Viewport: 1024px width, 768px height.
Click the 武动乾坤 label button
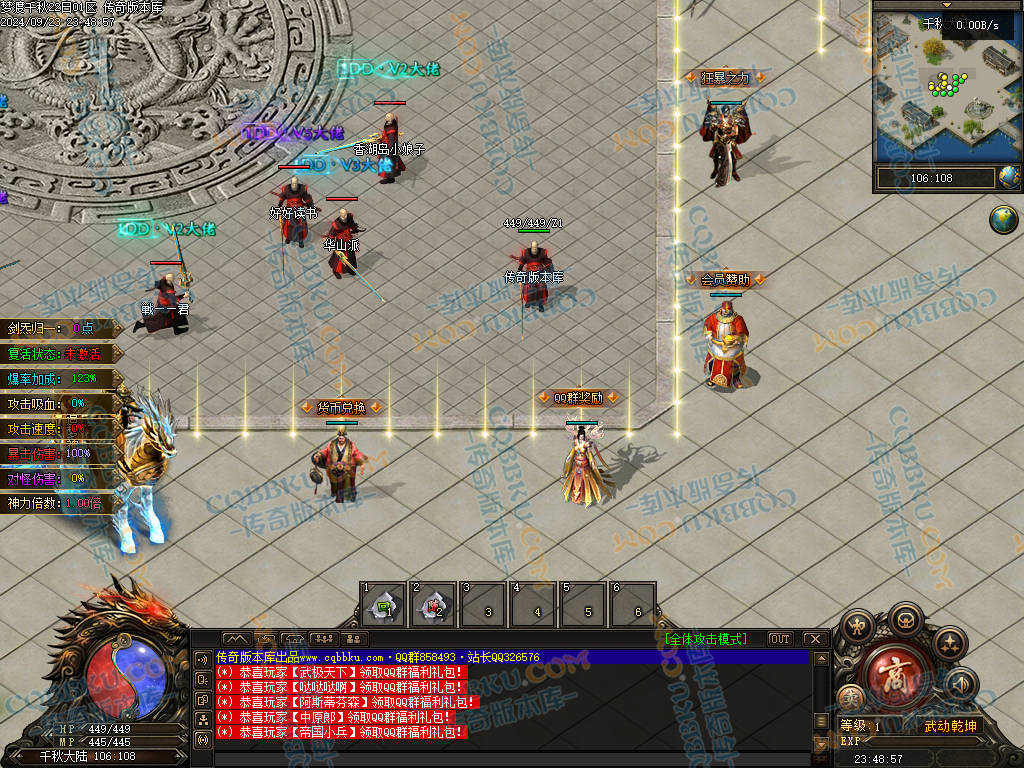click(949, 726)
